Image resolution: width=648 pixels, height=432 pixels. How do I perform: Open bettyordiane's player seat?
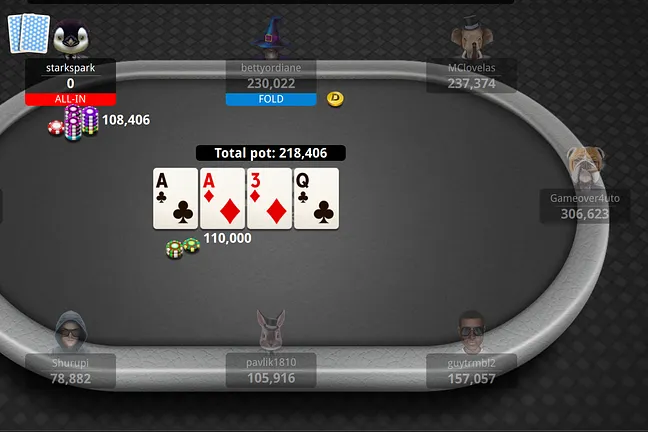click(270, 74)
